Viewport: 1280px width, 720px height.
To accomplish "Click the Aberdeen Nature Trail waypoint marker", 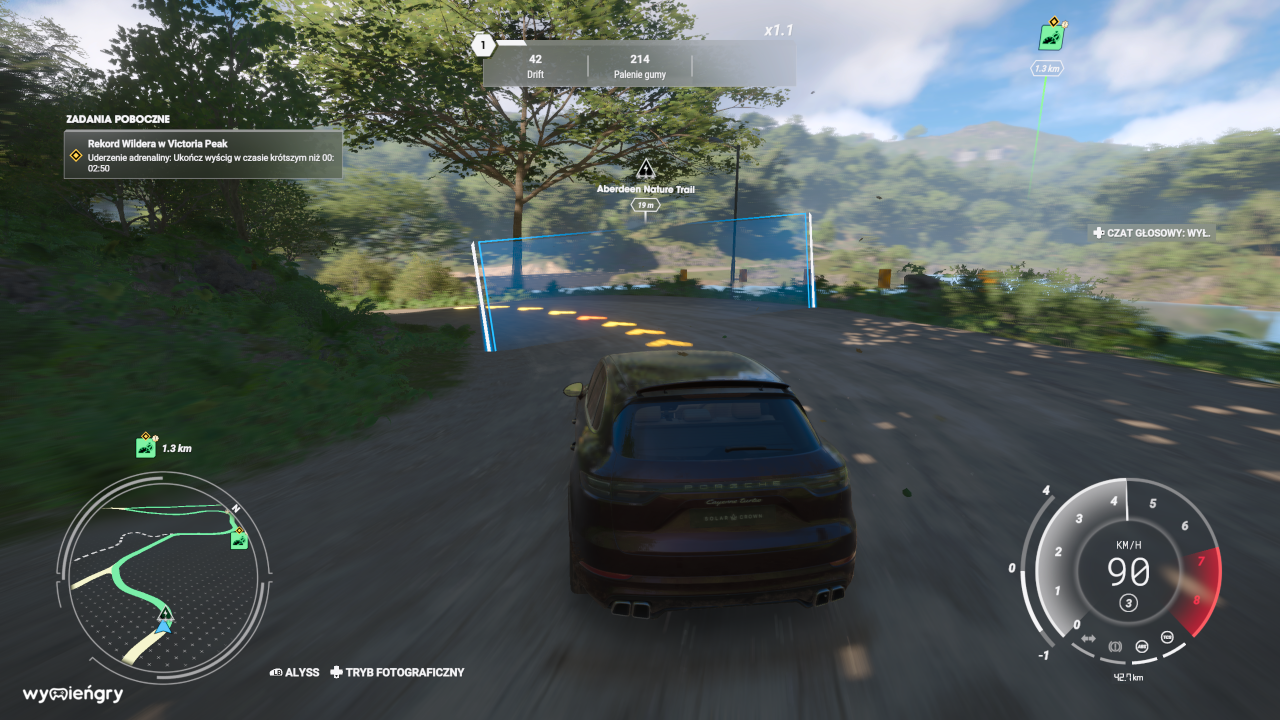I will click(646, 169).
